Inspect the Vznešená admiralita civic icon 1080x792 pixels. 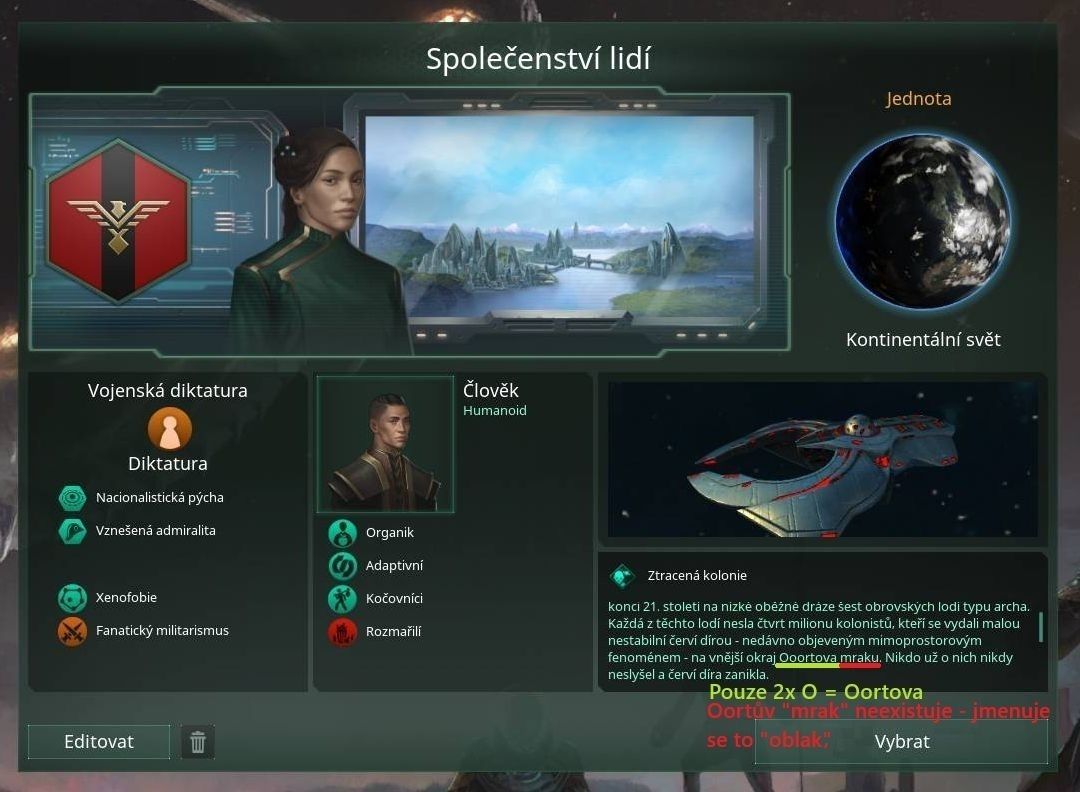point(73,531)
